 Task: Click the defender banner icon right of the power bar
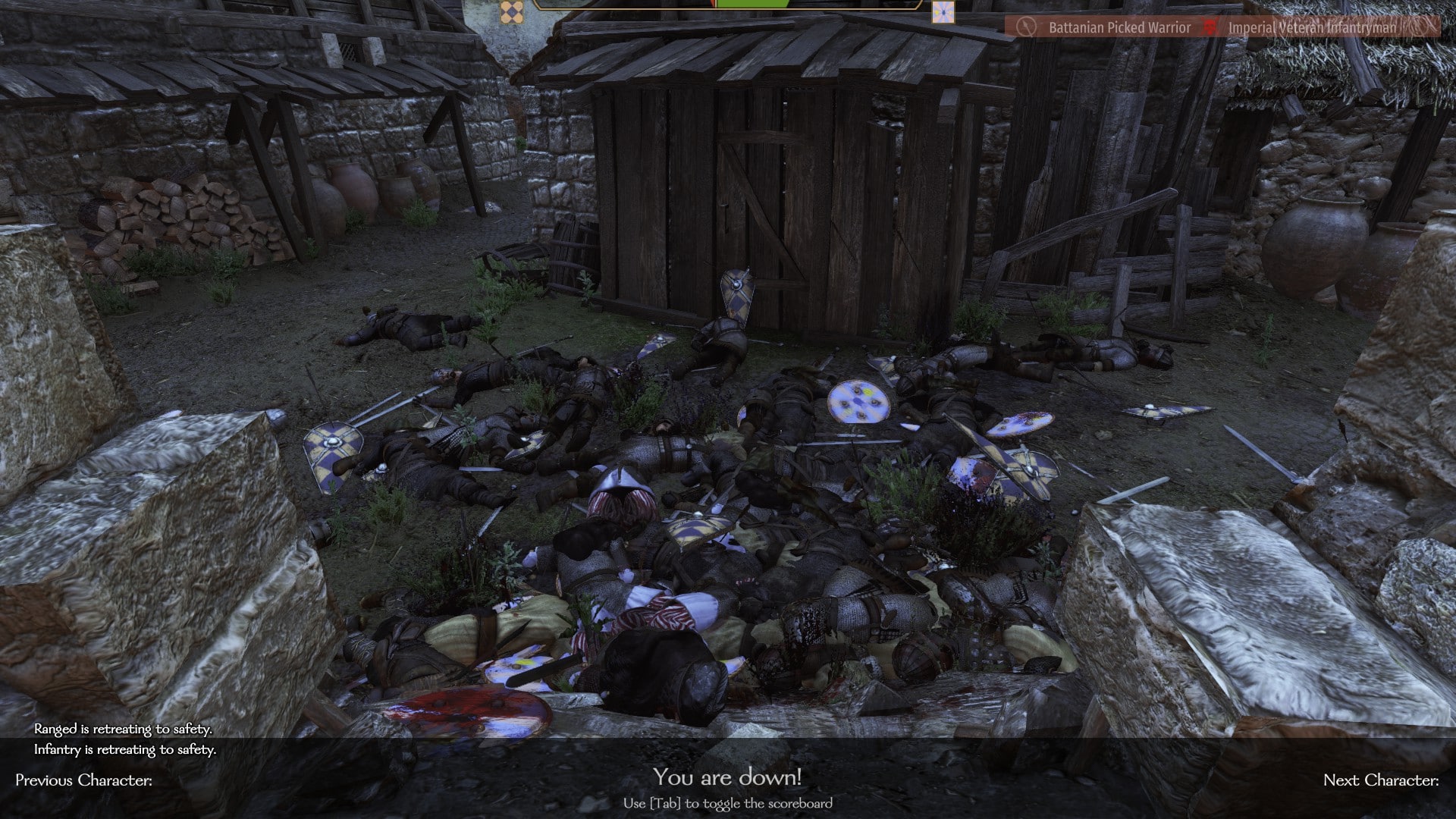pos(943,11)
